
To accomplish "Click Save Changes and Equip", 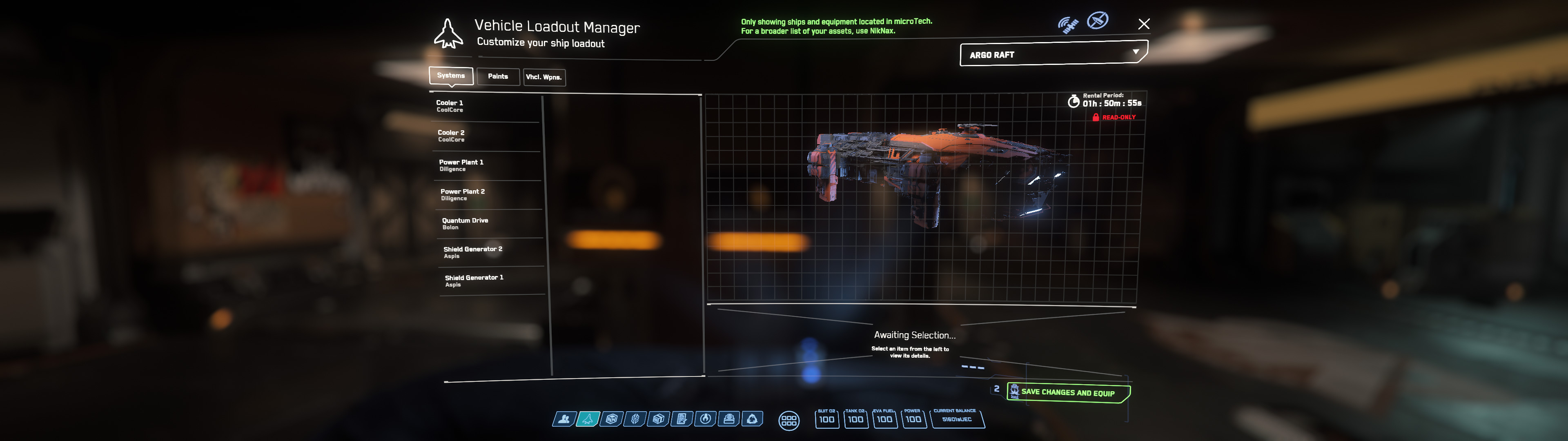I will (x=1068, y=392).
